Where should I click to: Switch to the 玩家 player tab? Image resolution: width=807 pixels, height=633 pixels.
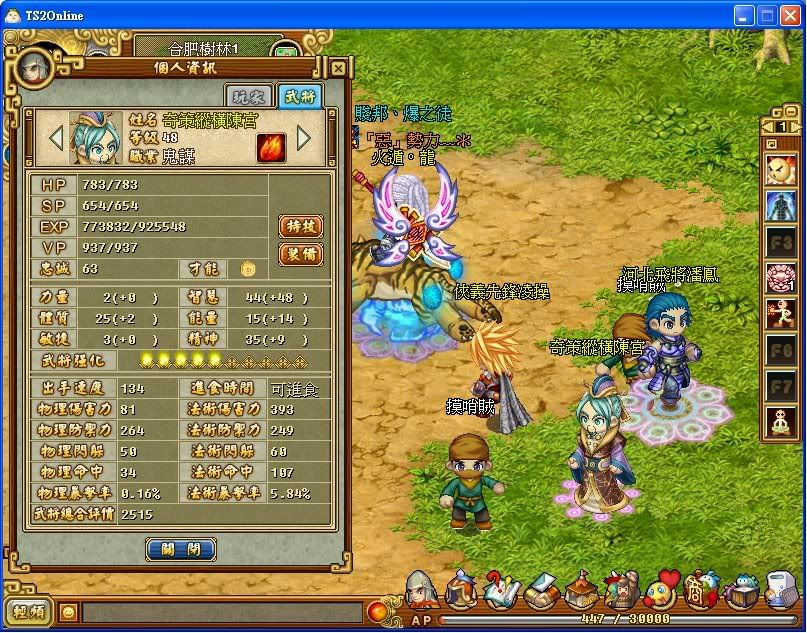[x=250, y=97]
